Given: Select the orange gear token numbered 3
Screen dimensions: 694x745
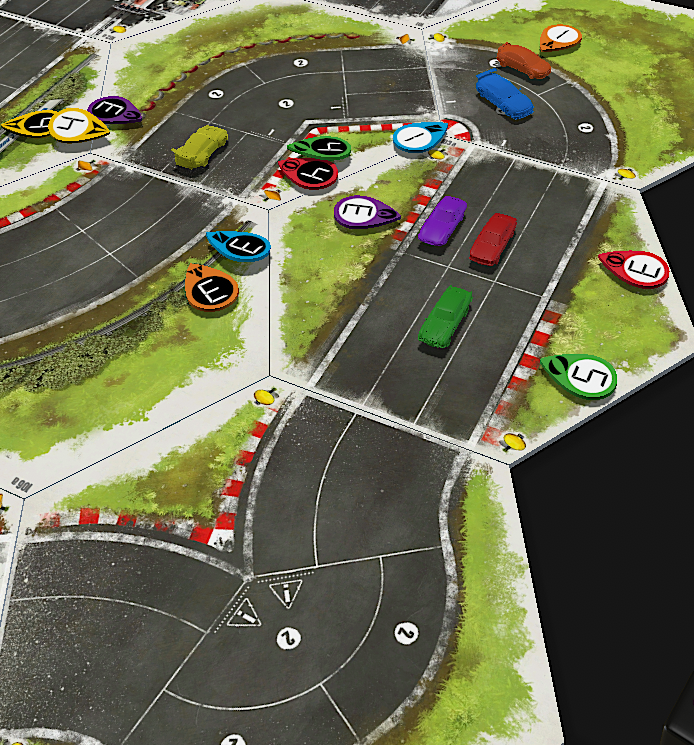Looking at the screenshot, I should coord(212,288).
